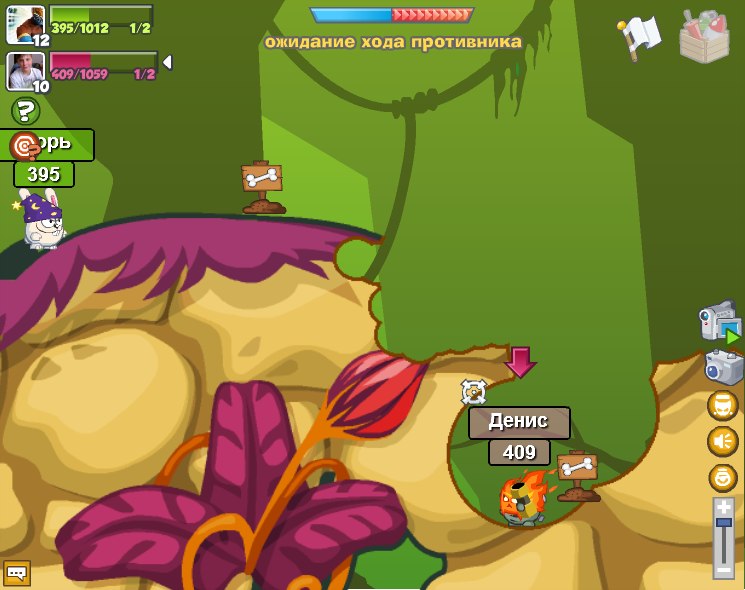Click the white surrender flag icon
The height and width of the screenshot is (590, 745).
639,37
